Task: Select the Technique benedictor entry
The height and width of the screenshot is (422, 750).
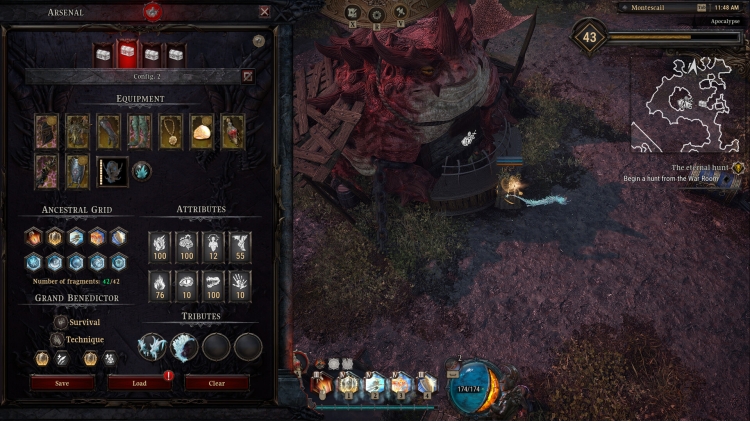Action: pyautogui.click(x=79, y=339)
